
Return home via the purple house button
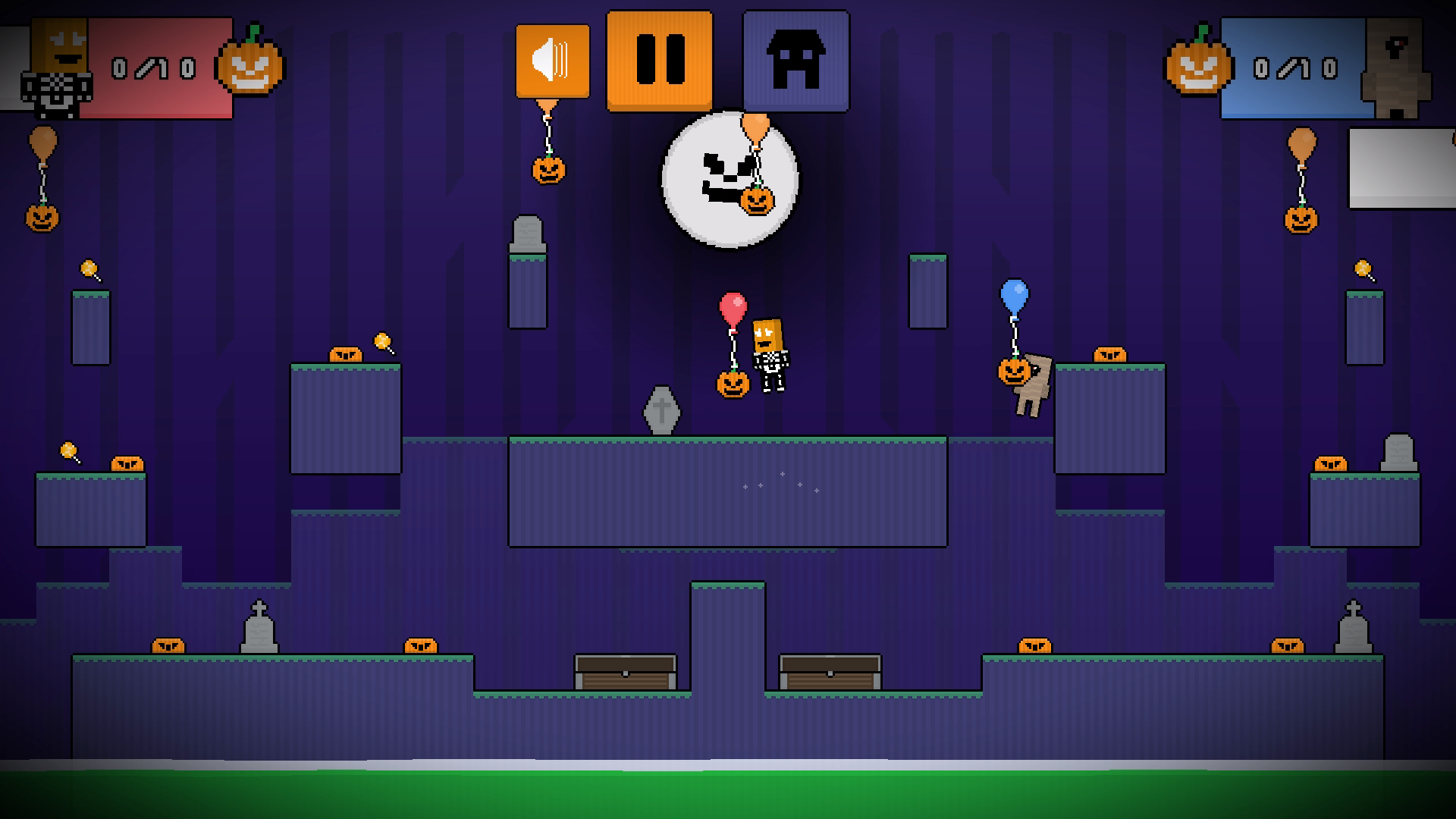[795, 61]
